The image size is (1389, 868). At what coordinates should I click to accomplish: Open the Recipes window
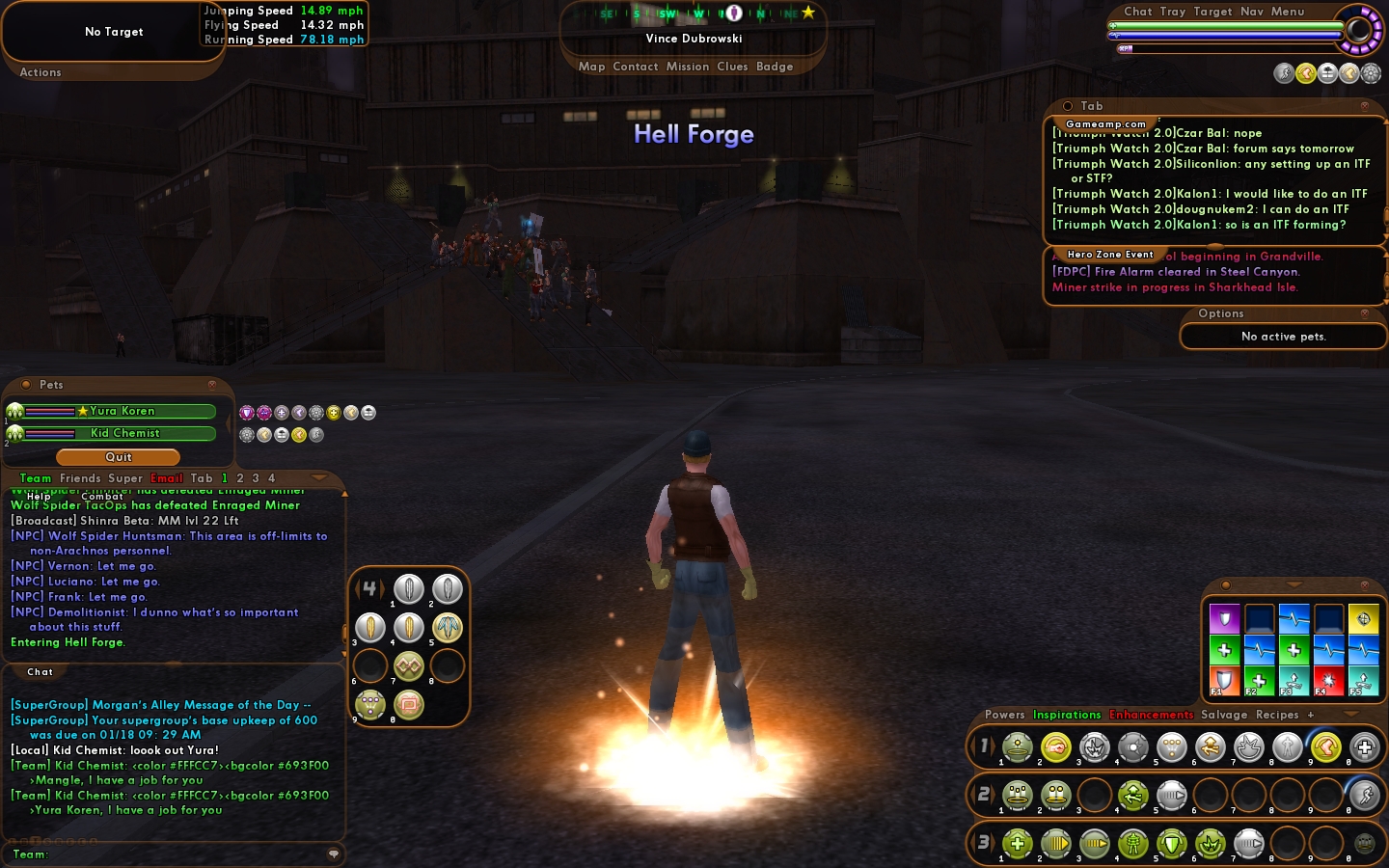[x=1277, y=715]
